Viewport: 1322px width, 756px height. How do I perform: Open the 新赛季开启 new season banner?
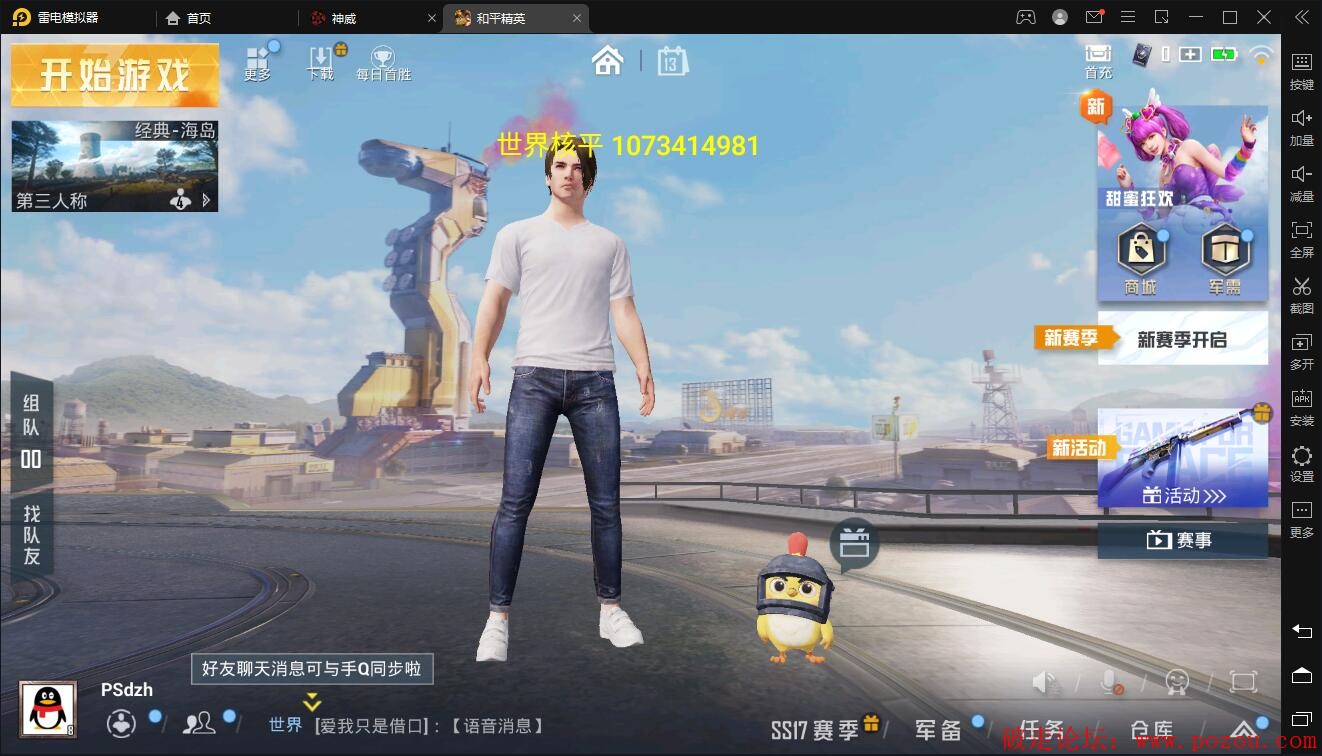tap(1182, 339)
